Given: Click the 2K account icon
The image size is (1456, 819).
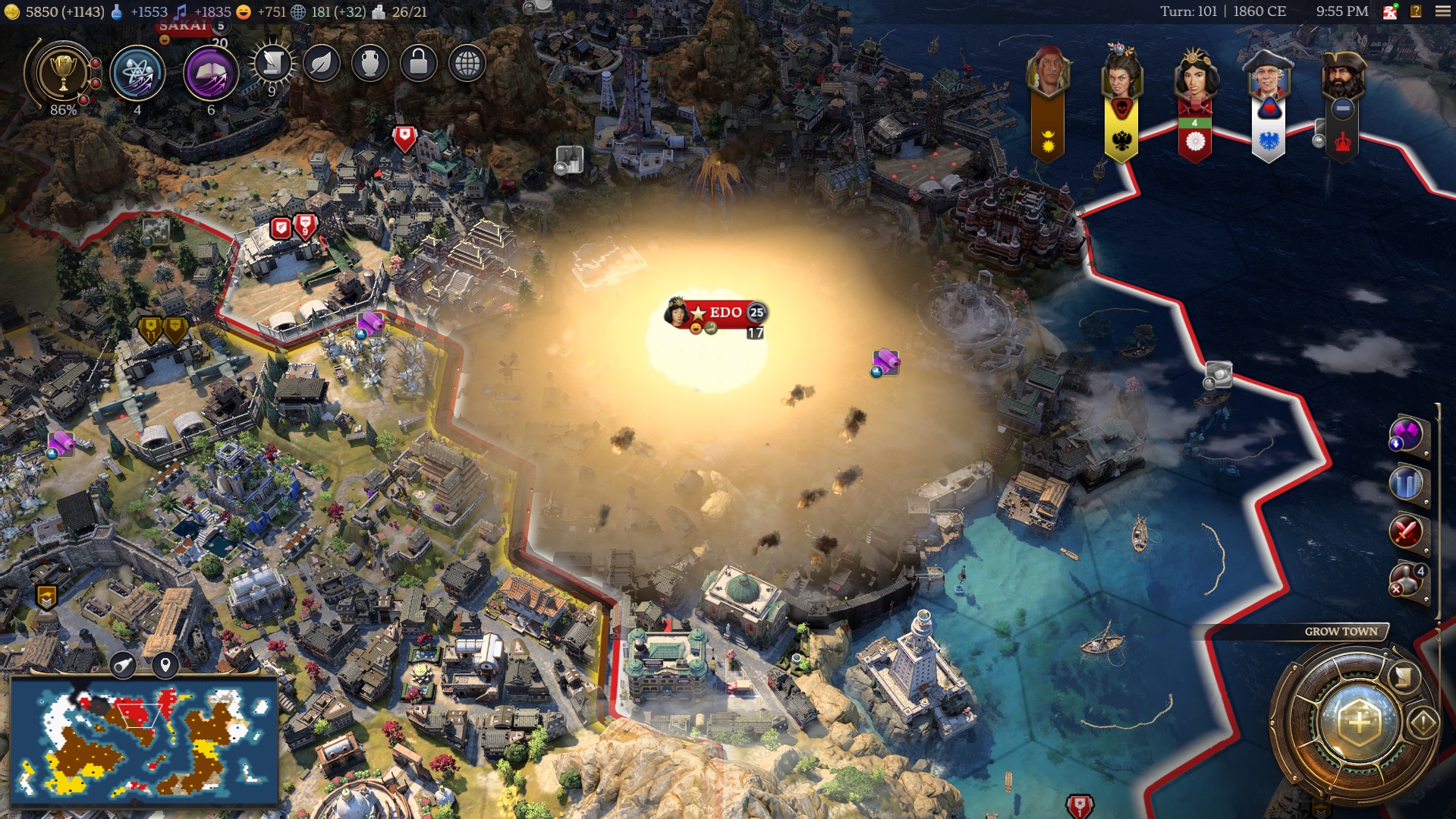Looking at the screenshot, I should click(1390, 11).
